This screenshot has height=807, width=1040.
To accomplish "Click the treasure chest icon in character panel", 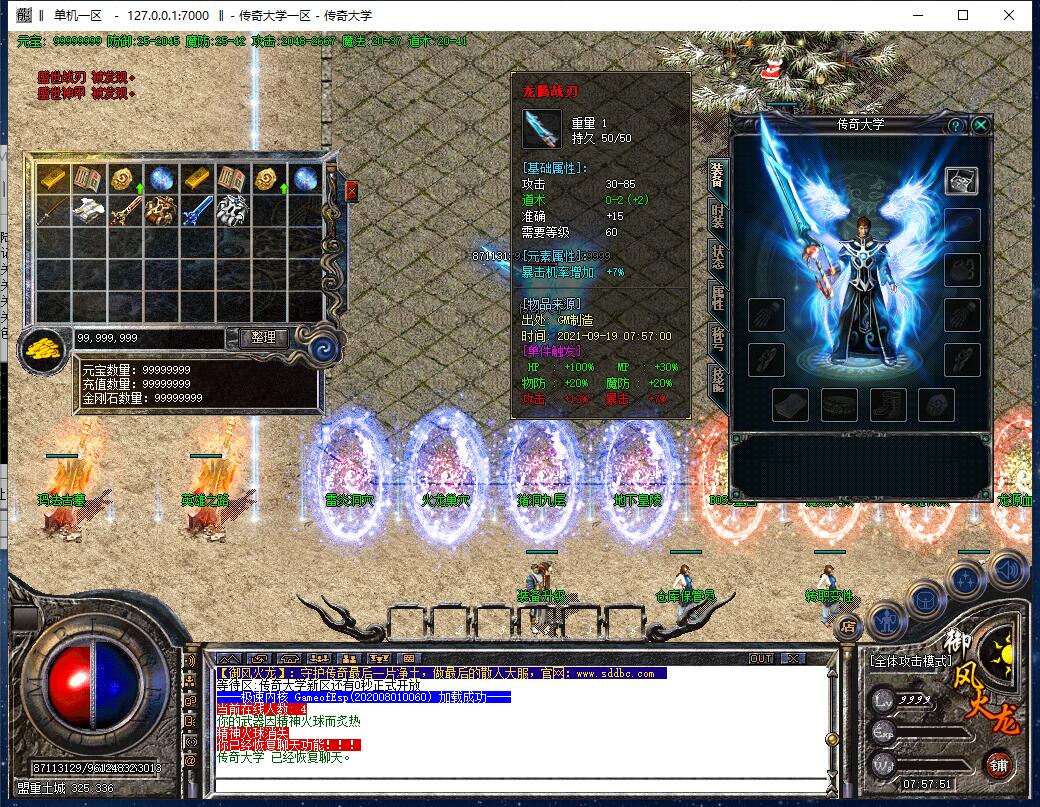I will pyautogui.click(x=962, y=180).
